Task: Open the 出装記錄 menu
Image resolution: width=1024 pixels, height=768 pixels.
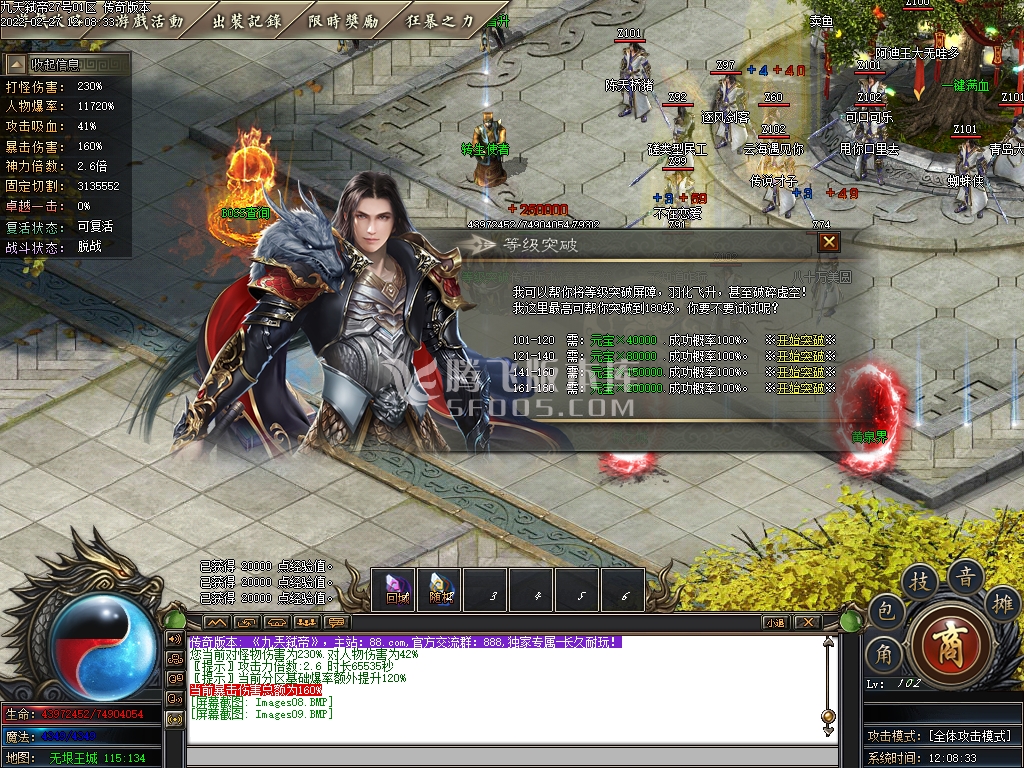Action: click(246, 21)
